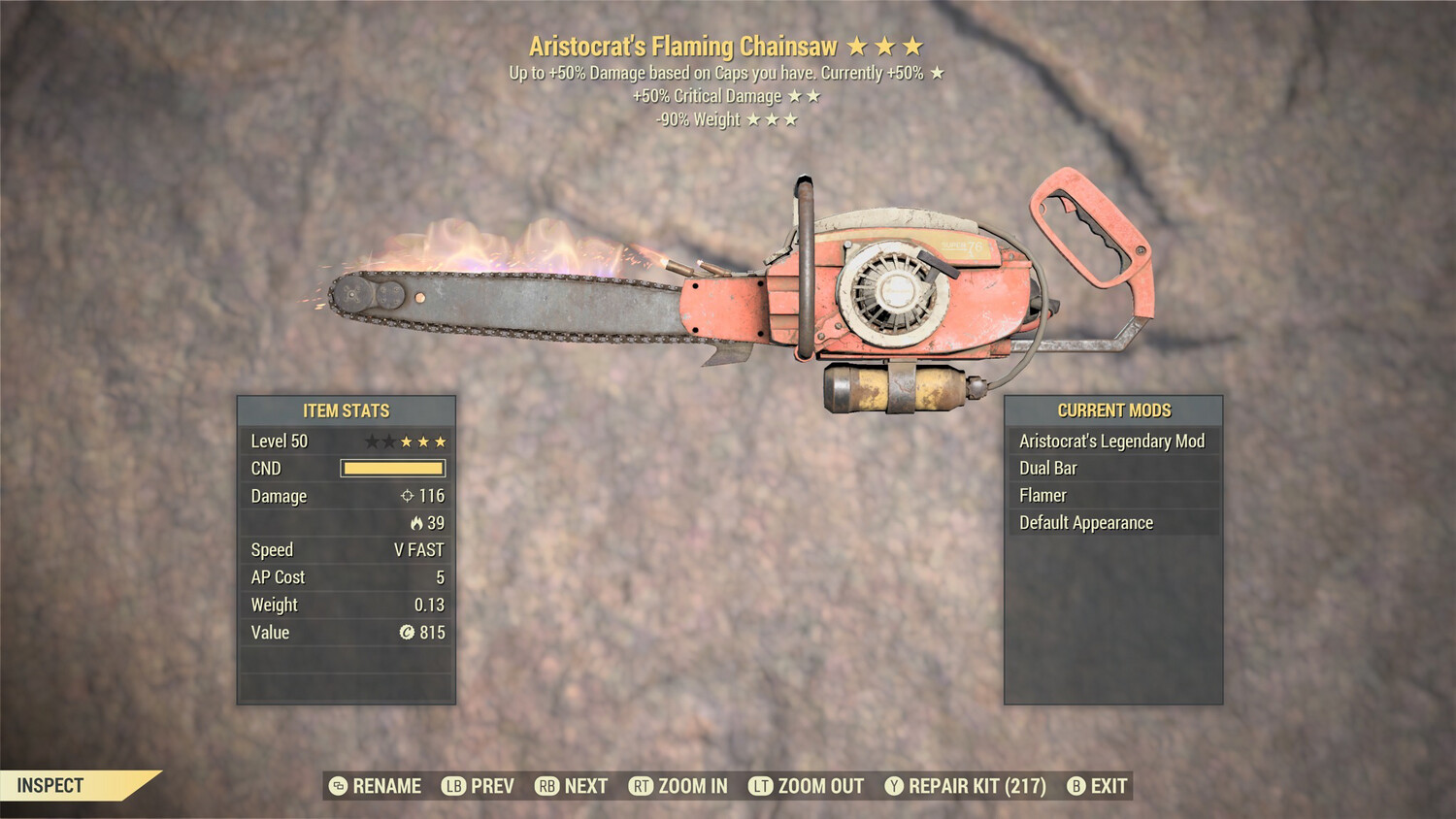The image size is (1456, 819).
Task: Use Repair Kit (217) on the chainsaw
Action: click(x=966, y=786)
